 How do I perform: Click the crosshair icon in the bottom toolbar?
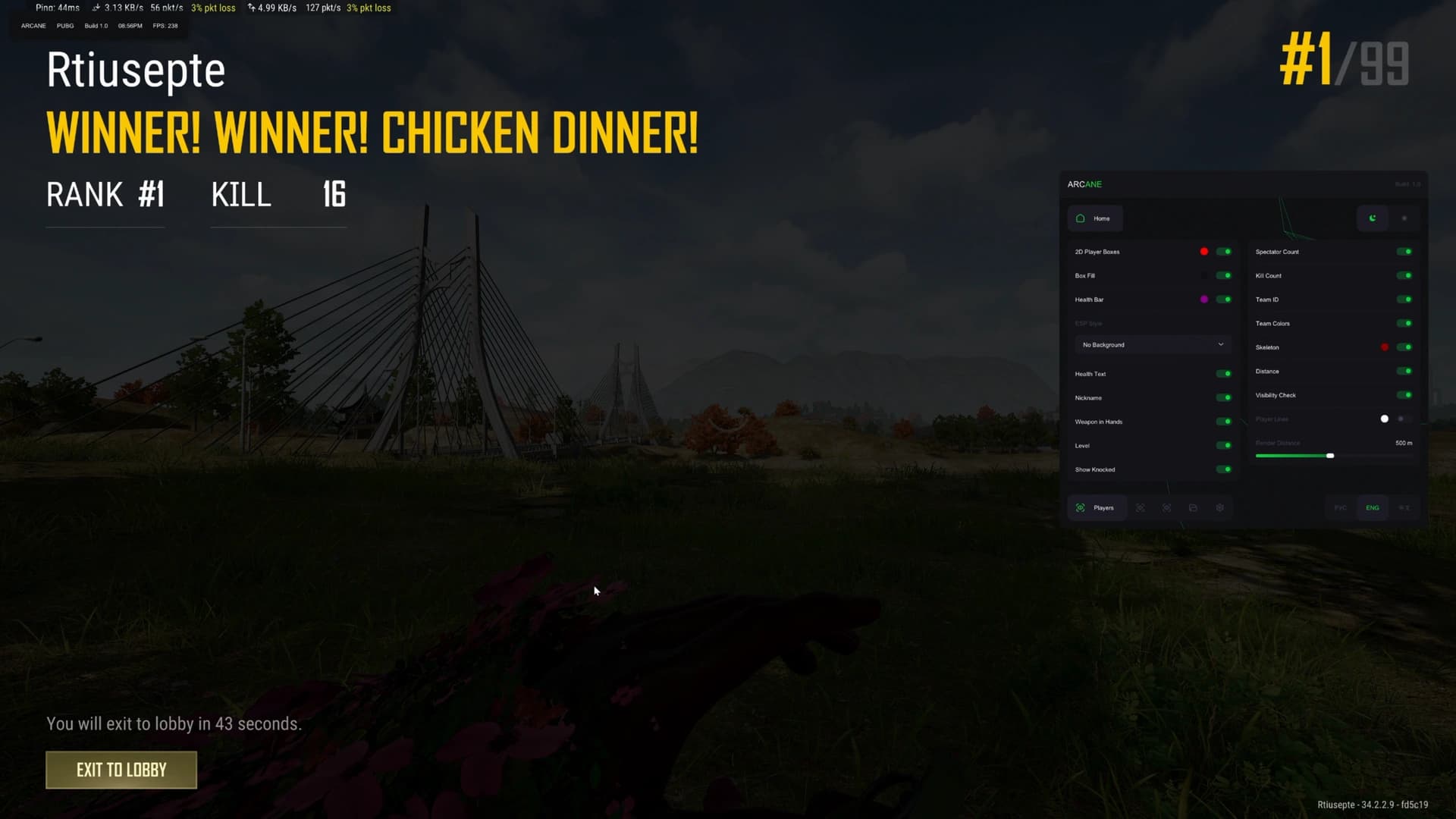[x=1167, y=507]
